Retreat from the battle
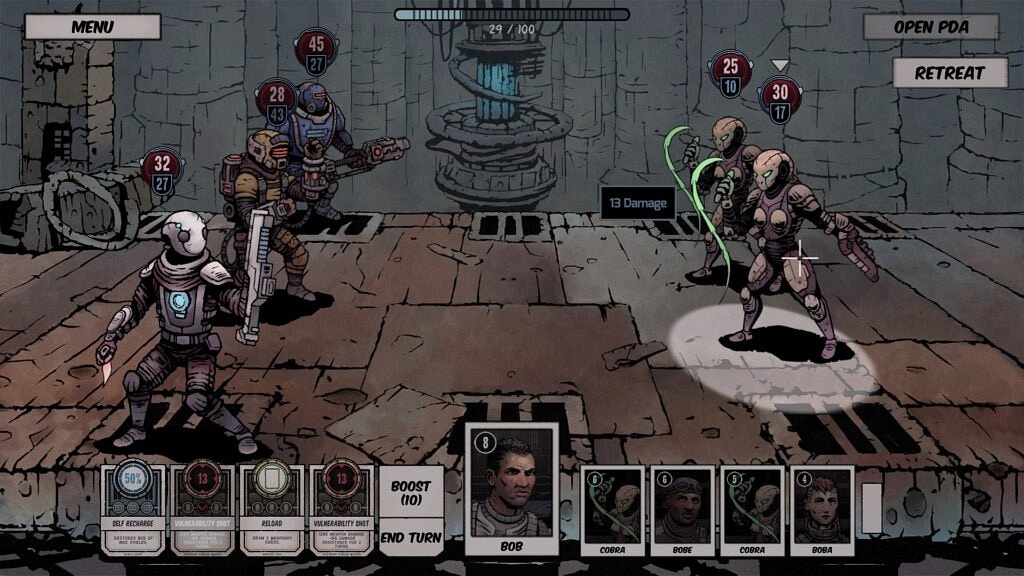Screen dimensions: 1024x576 point(949,73)
